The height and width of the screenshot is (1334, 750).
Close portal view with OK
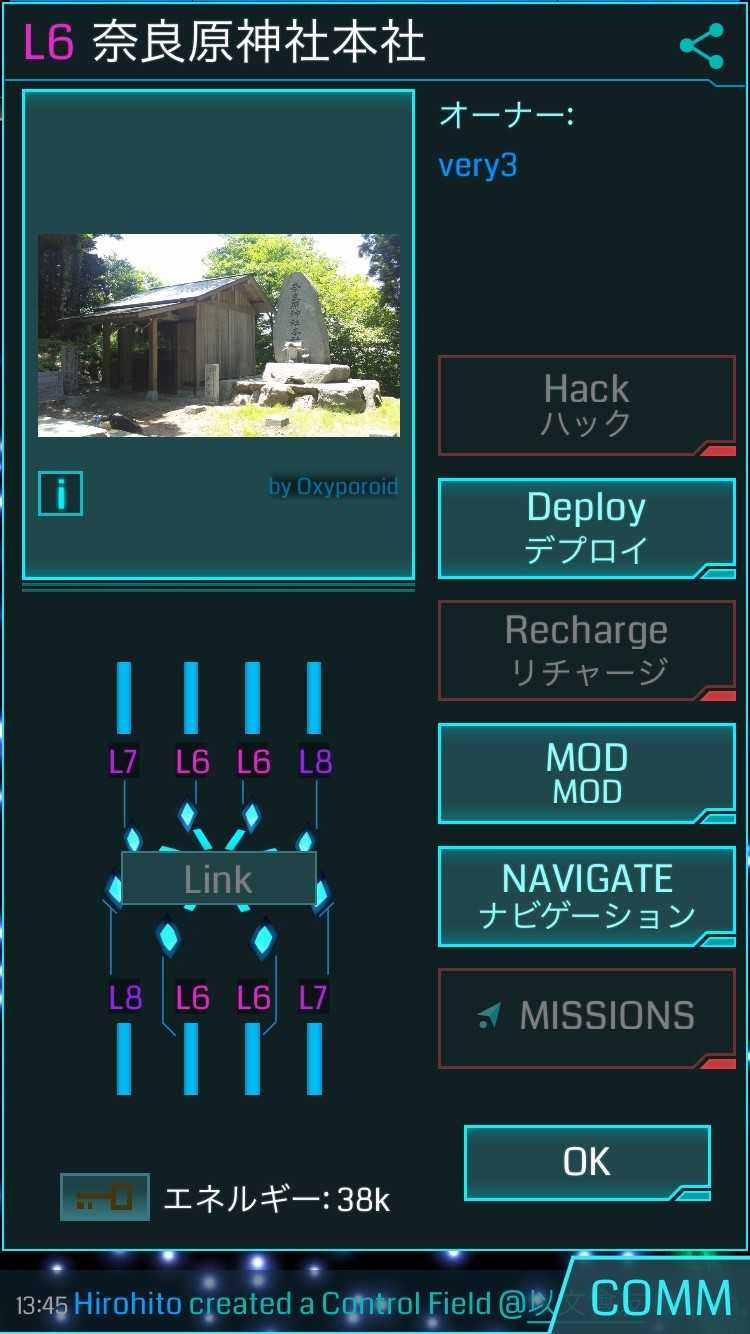coord(587,1162)
